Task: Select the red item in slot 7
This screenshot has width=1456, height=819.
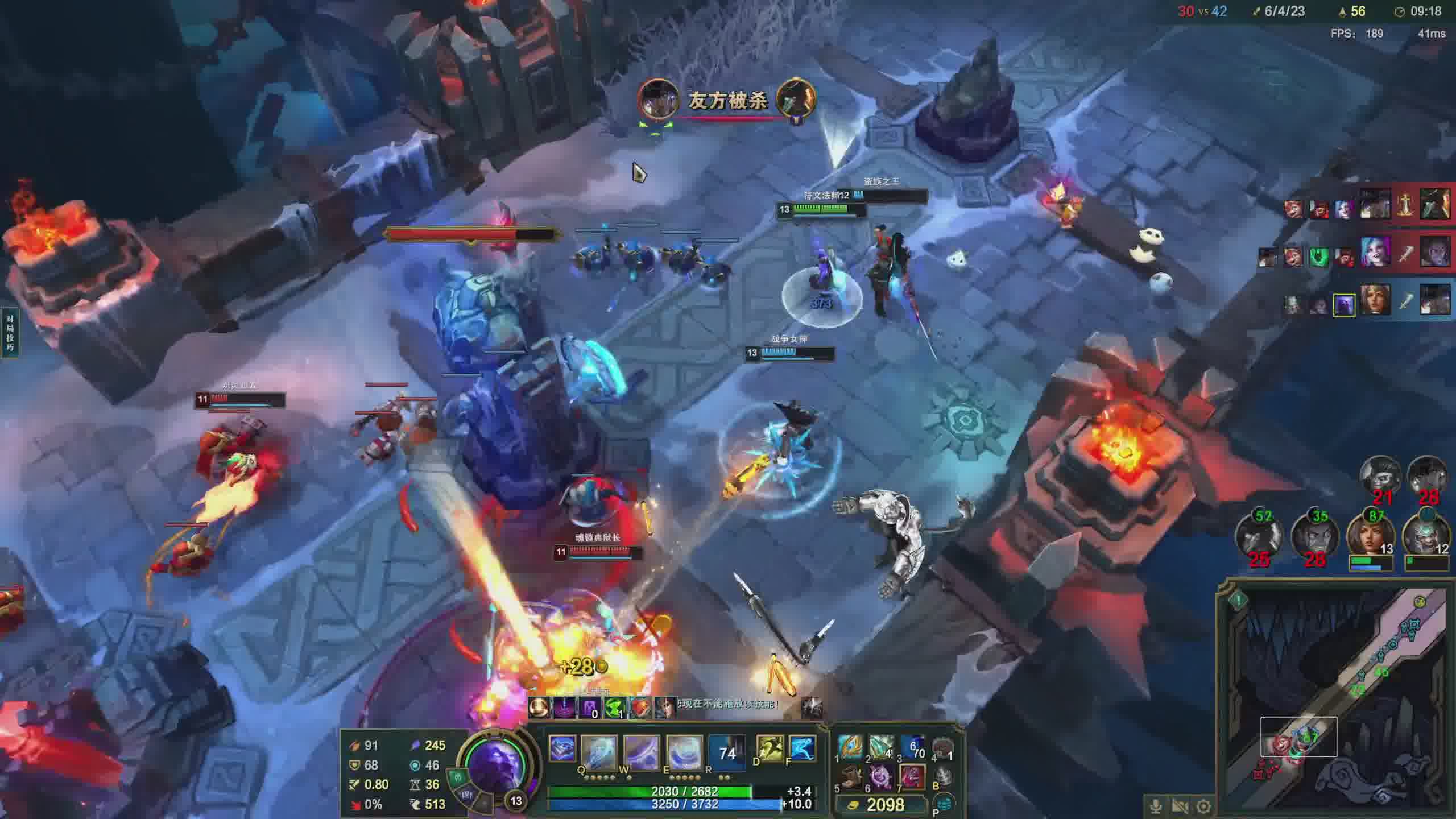Action: coord(912,777)
